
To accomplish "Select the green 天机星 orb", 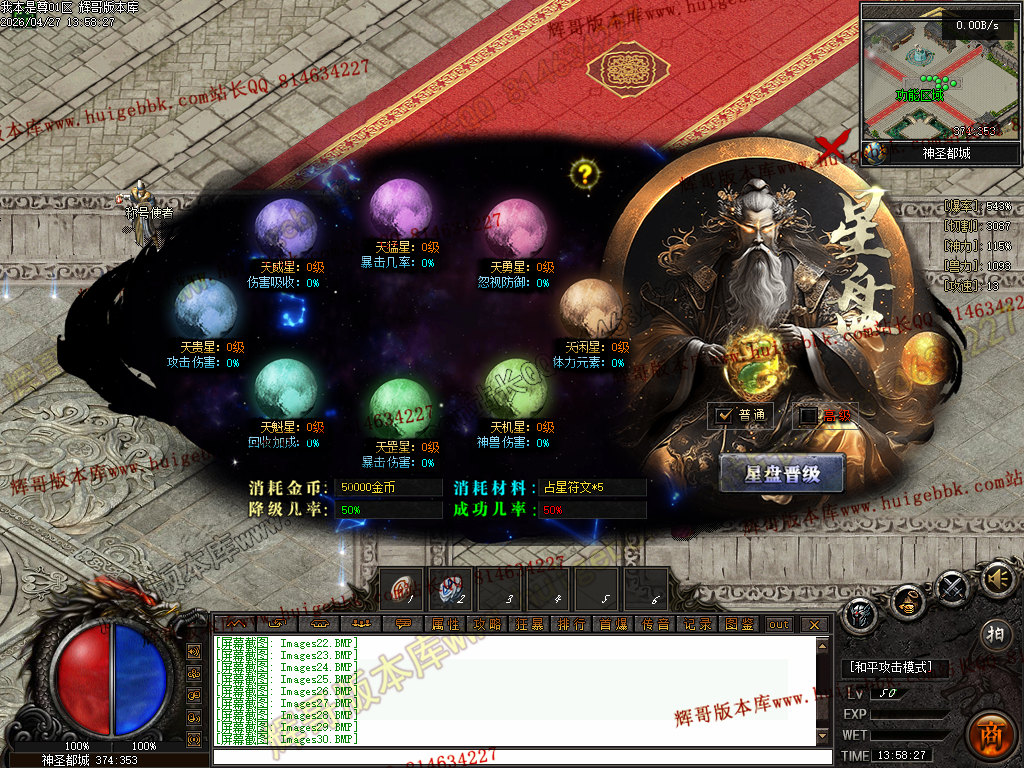I will 516,388.
